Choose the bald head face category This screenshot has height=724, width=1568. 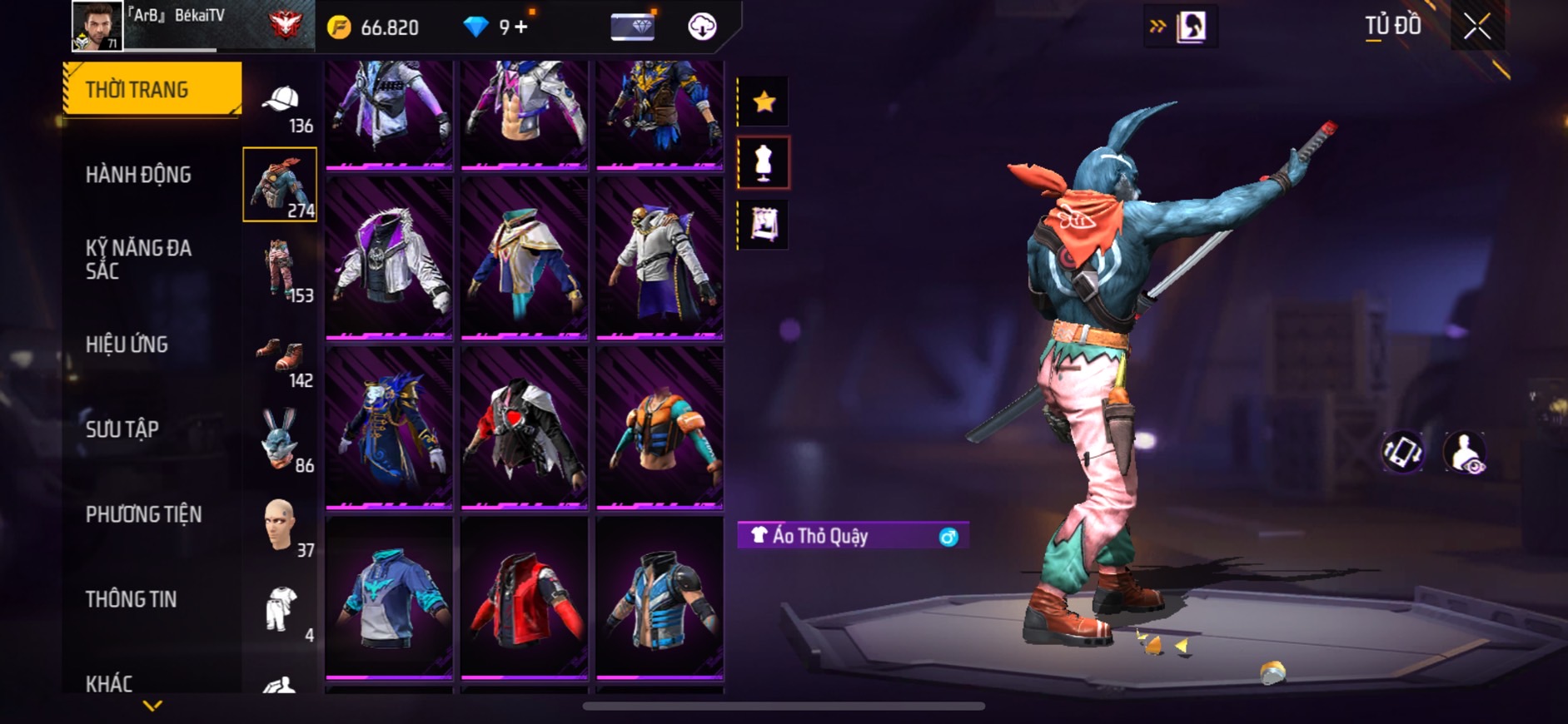tap(281, 525)
